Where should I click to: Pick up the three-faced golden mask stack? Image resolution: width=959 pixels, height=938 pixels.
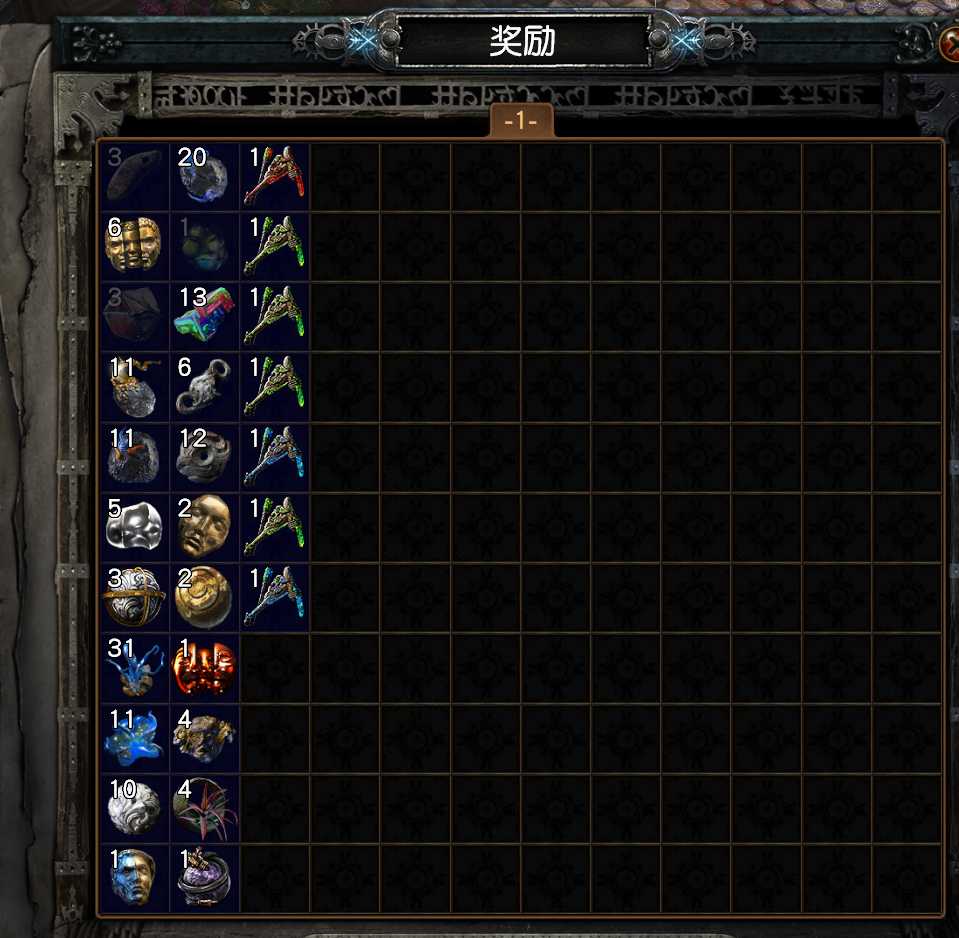coord(134,247)
